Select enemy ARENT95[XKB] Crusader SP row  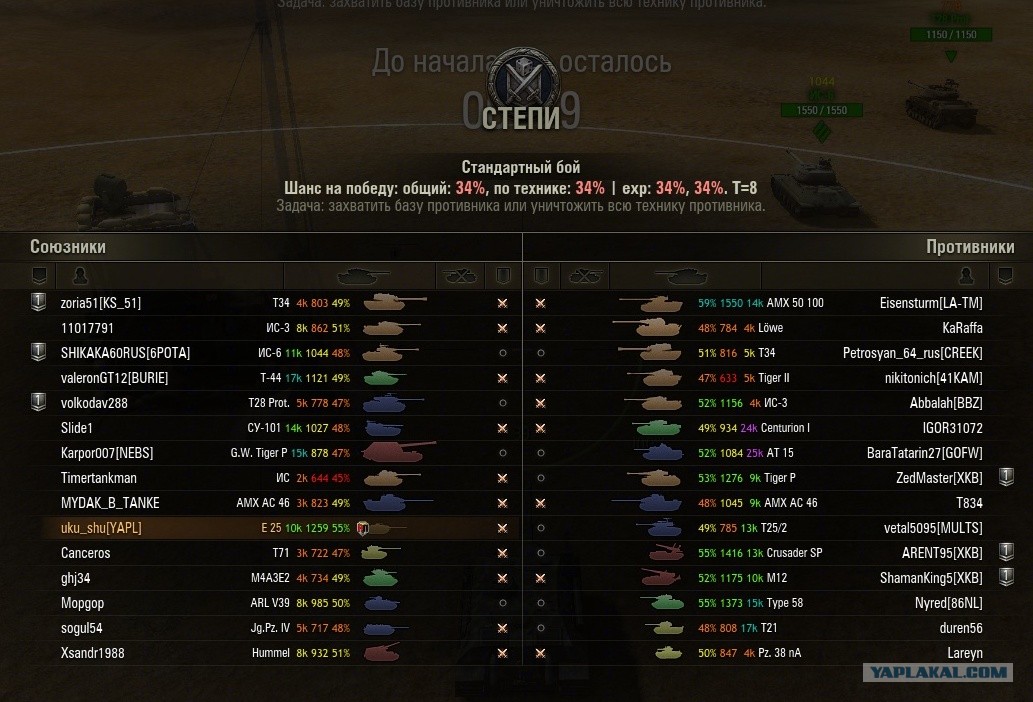point(942,553)
